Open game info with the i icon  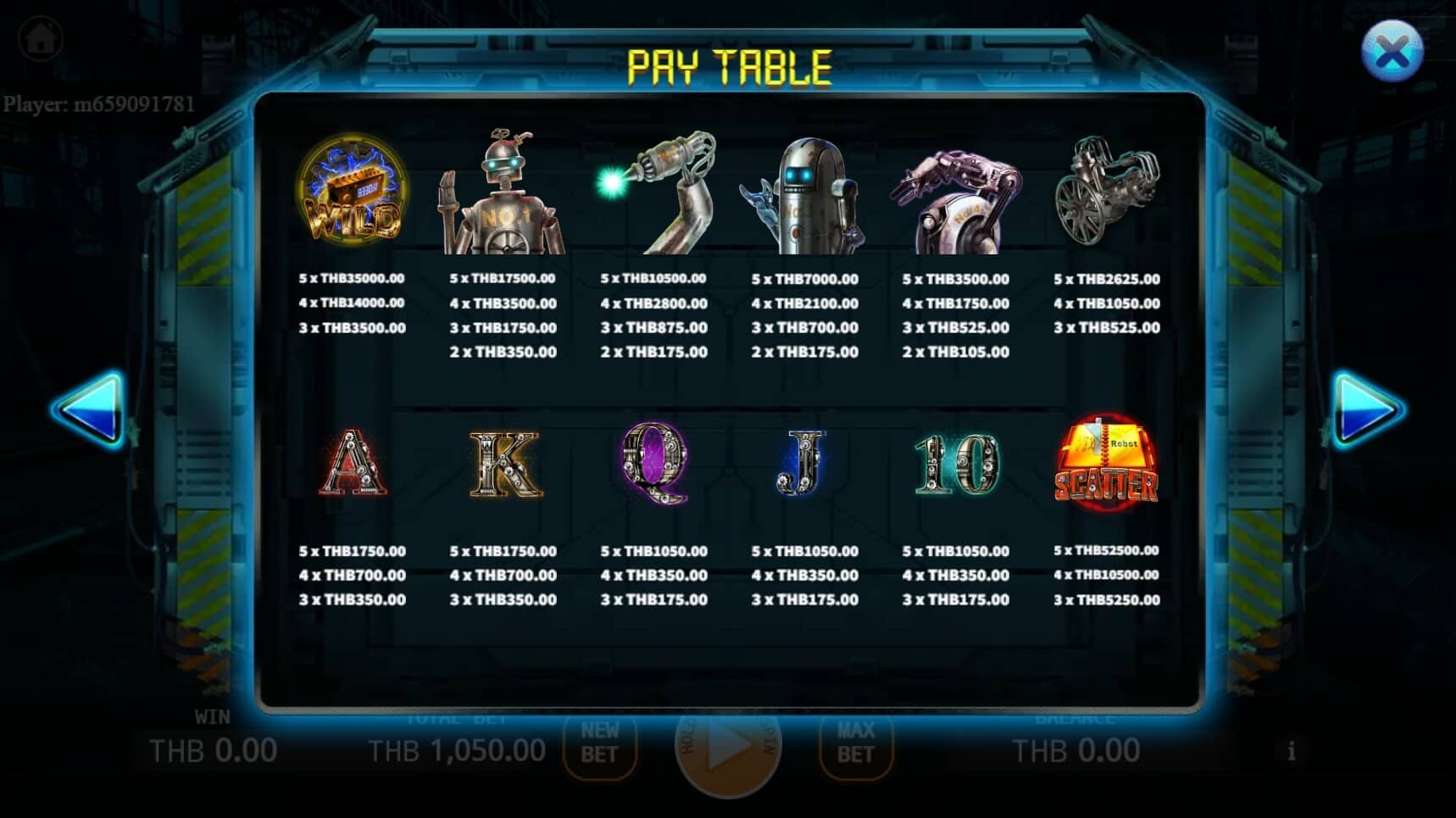point(1292,749)
